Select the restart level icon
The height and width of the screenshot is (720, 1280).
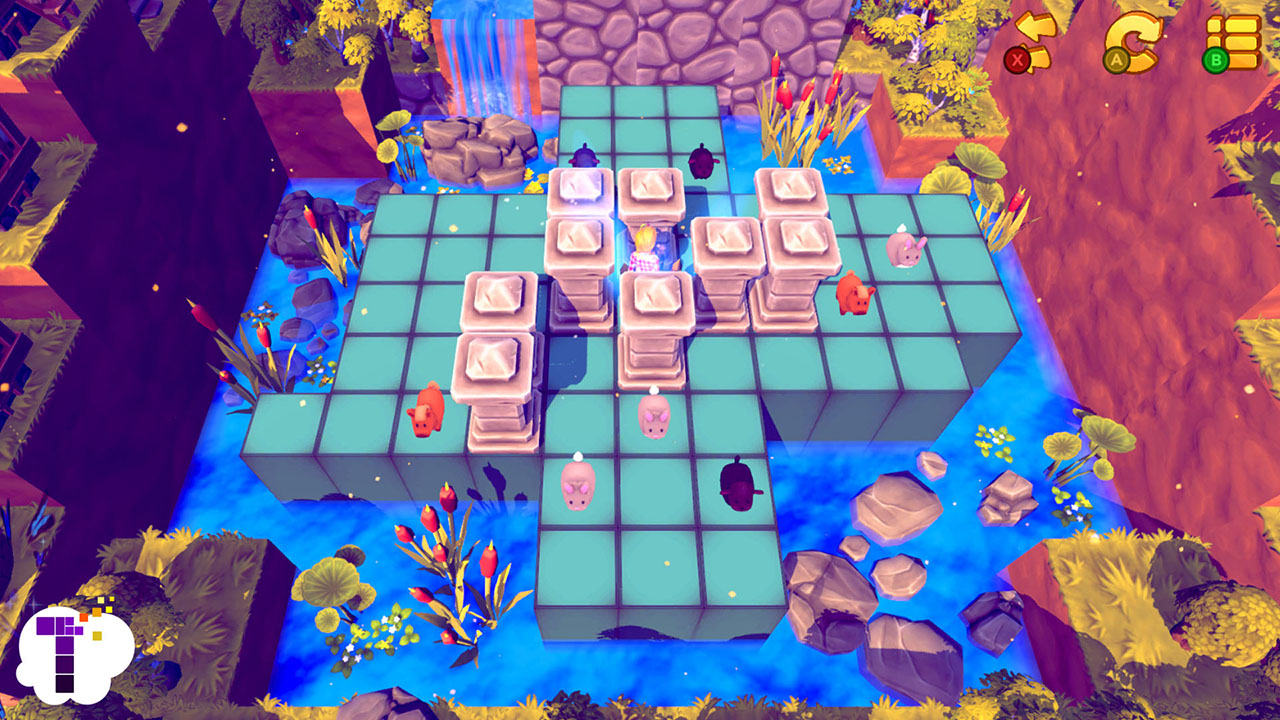click(1135, 38)
